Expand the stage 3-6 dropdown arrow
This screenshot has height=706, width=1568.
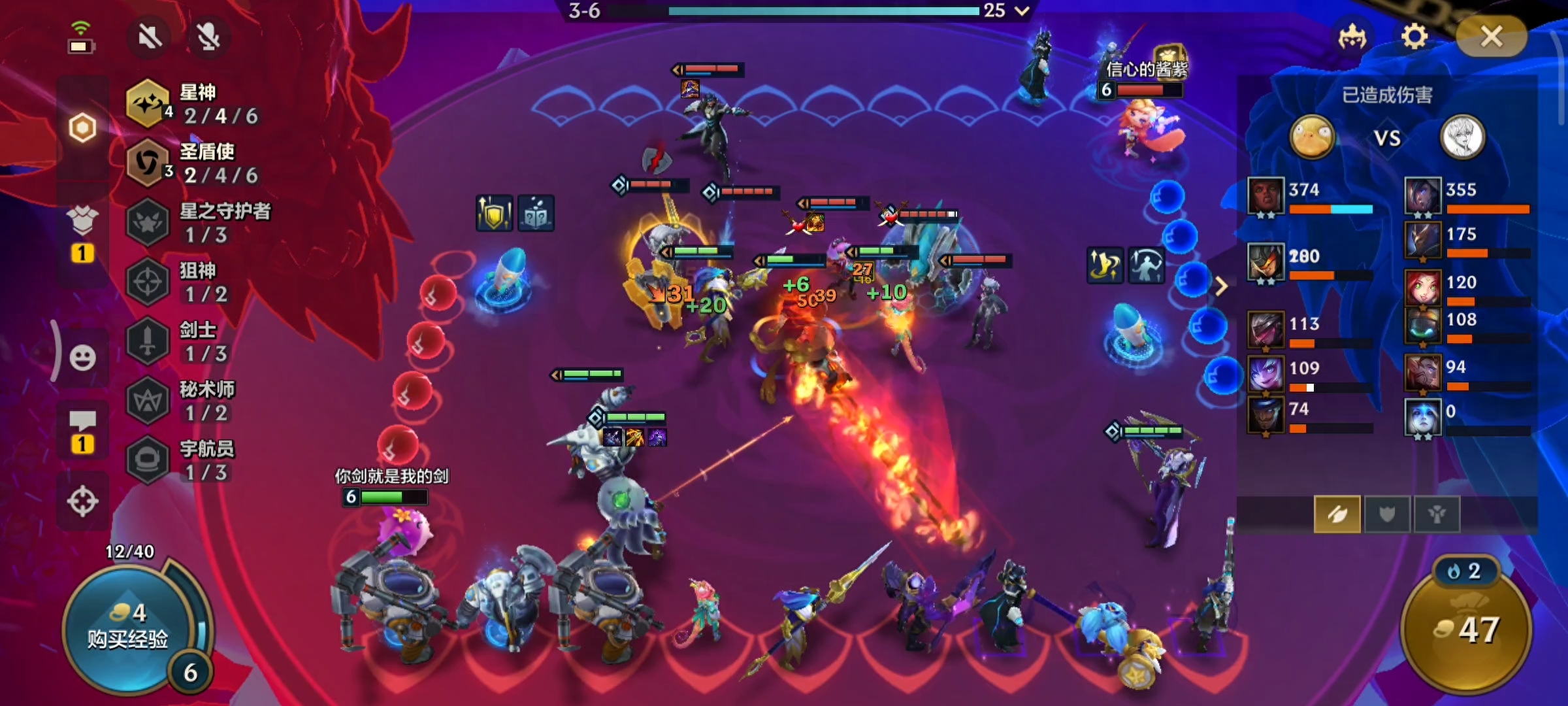click(1022, 10)
